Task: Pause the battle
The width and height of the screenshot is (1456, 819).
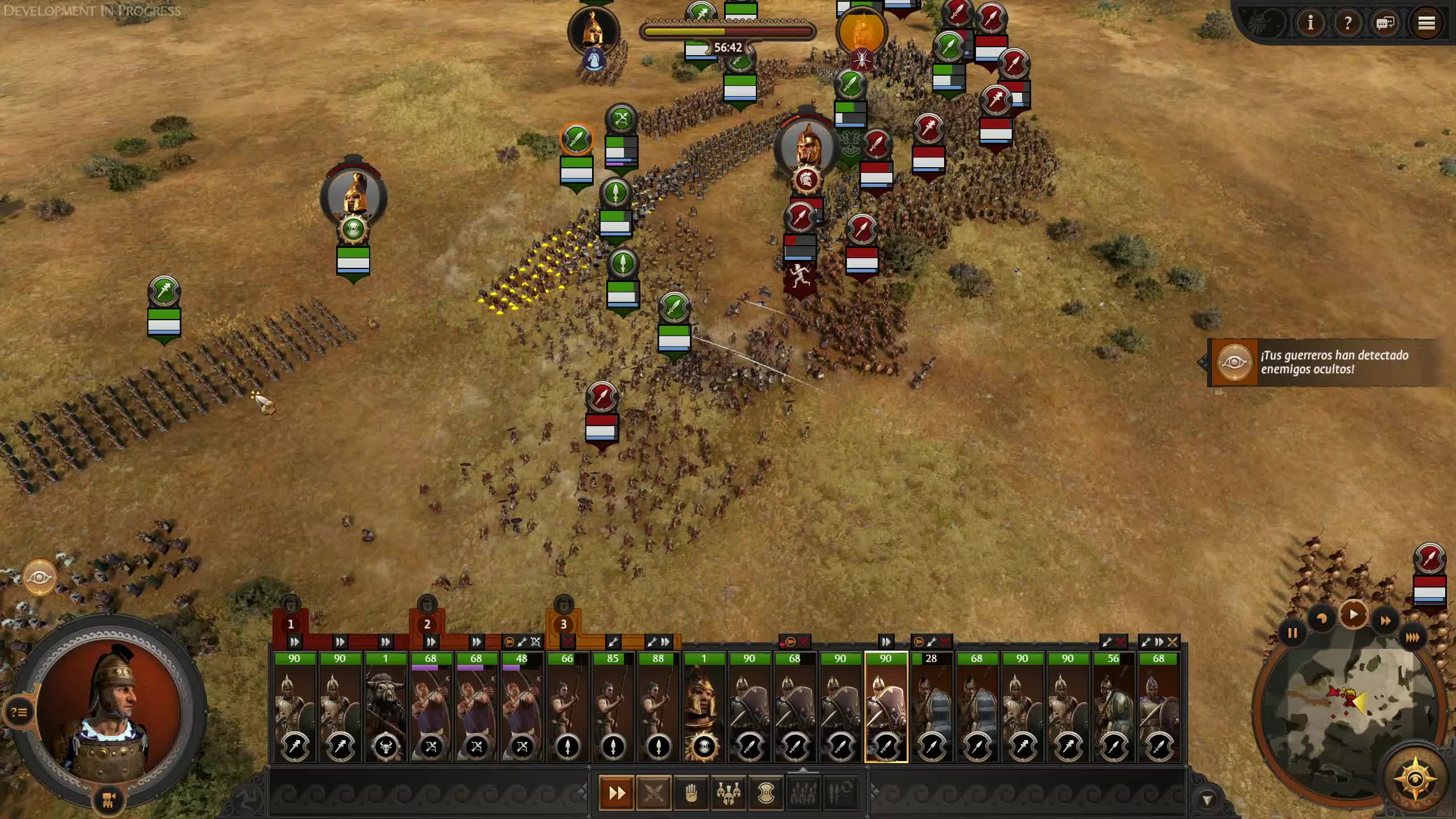Action: [1292, 633]
